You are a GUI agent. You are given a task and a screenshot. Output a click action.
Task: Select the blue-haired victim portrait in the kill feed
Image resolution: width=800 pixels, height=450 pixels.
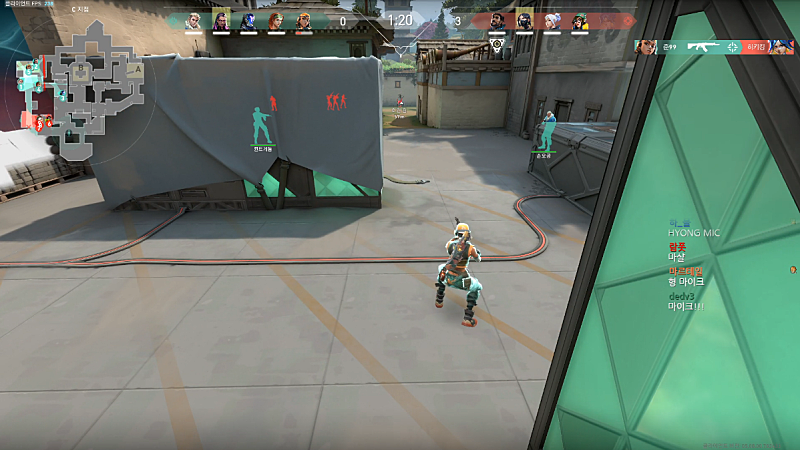[783, 47]
